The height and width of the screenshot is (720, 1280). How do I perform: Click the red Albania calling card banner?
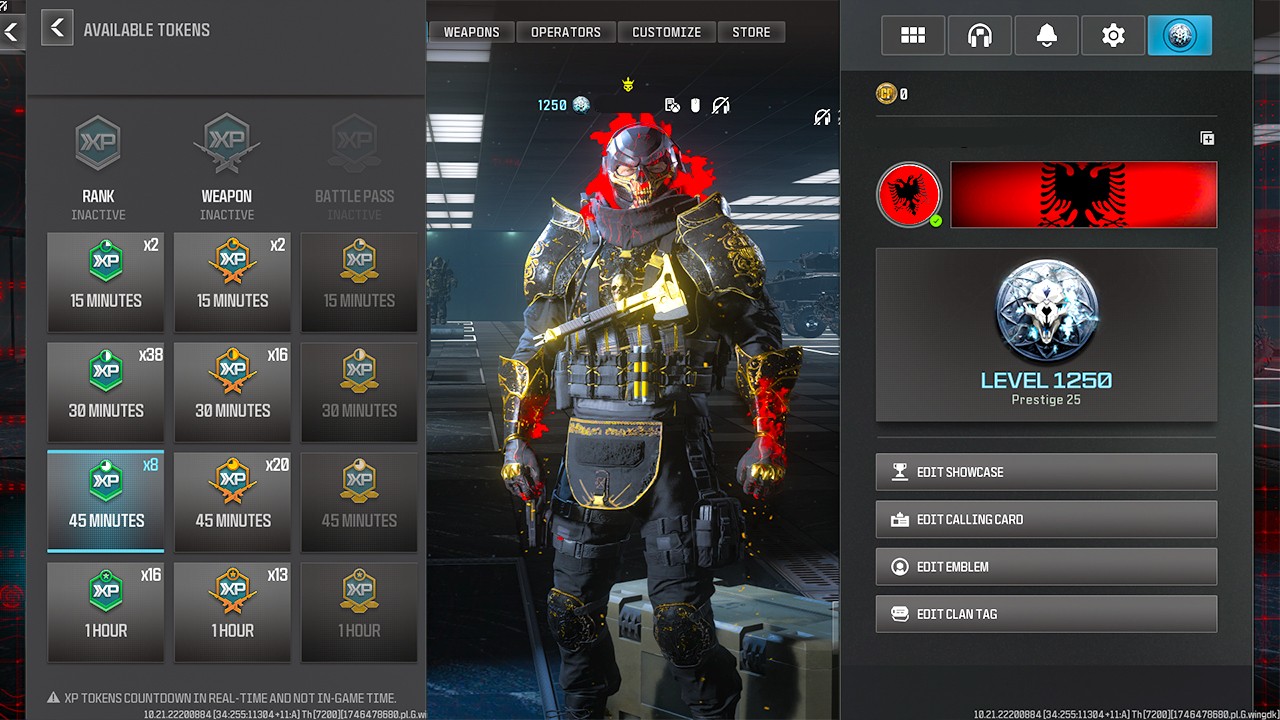[1083, 194]
